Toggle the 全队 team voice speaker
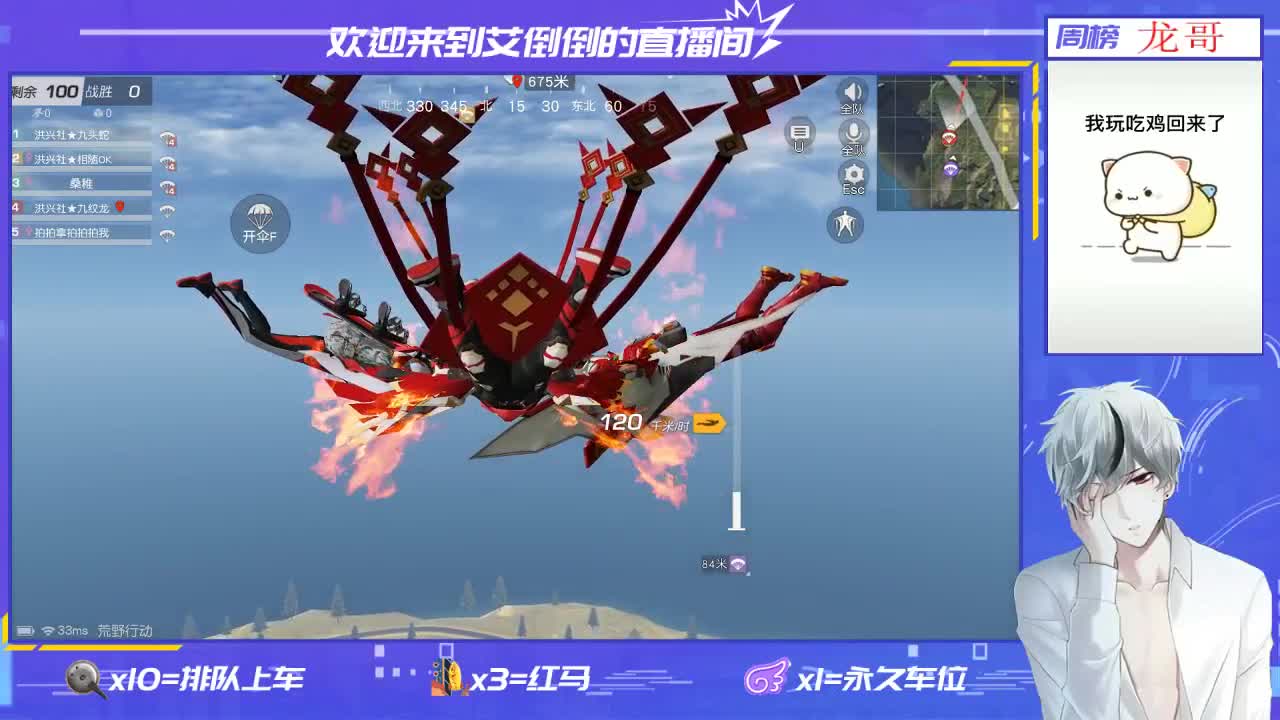The width and height of the screenshot is (1280, 720). [x=851, y=92]
